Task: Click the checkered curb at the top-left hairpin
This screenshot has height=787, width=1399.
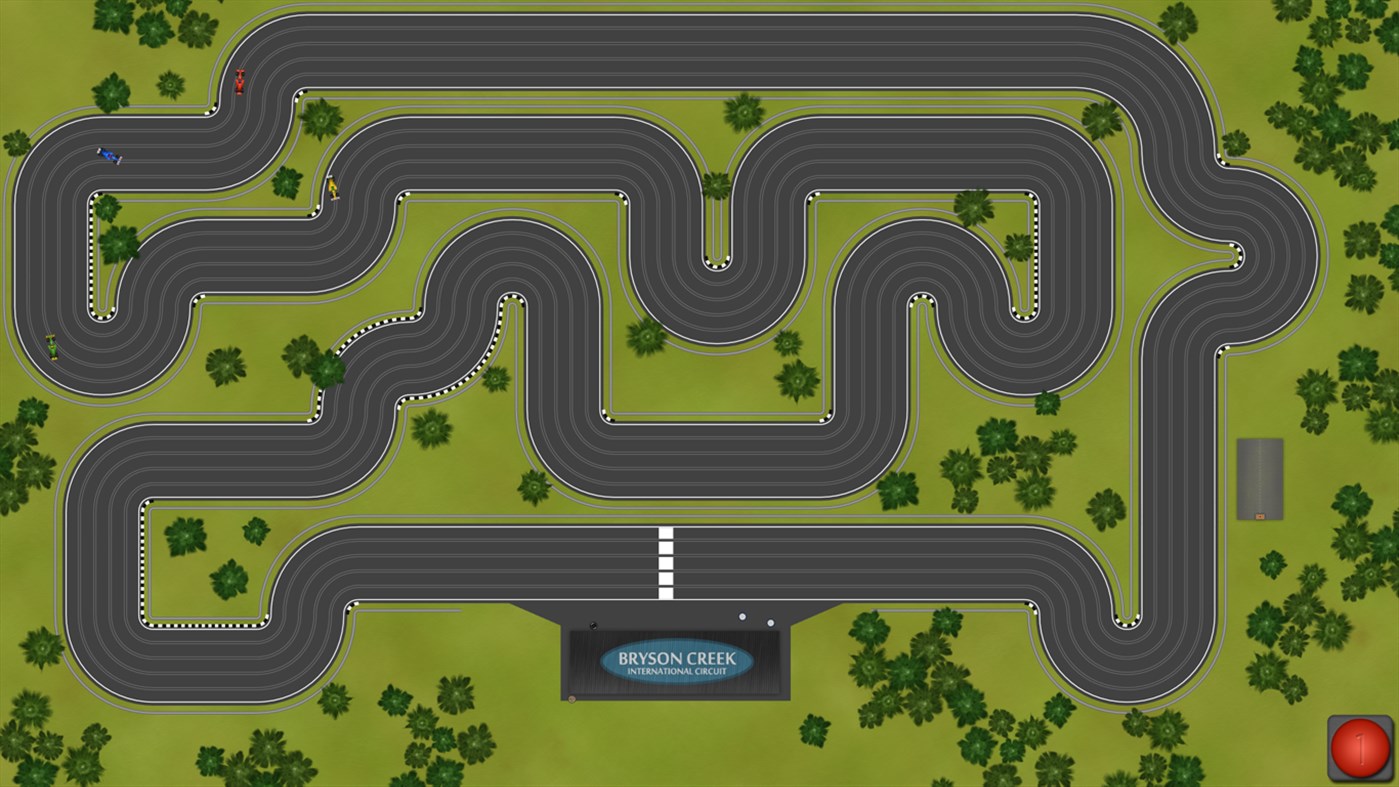Action: tap(95, 250)
